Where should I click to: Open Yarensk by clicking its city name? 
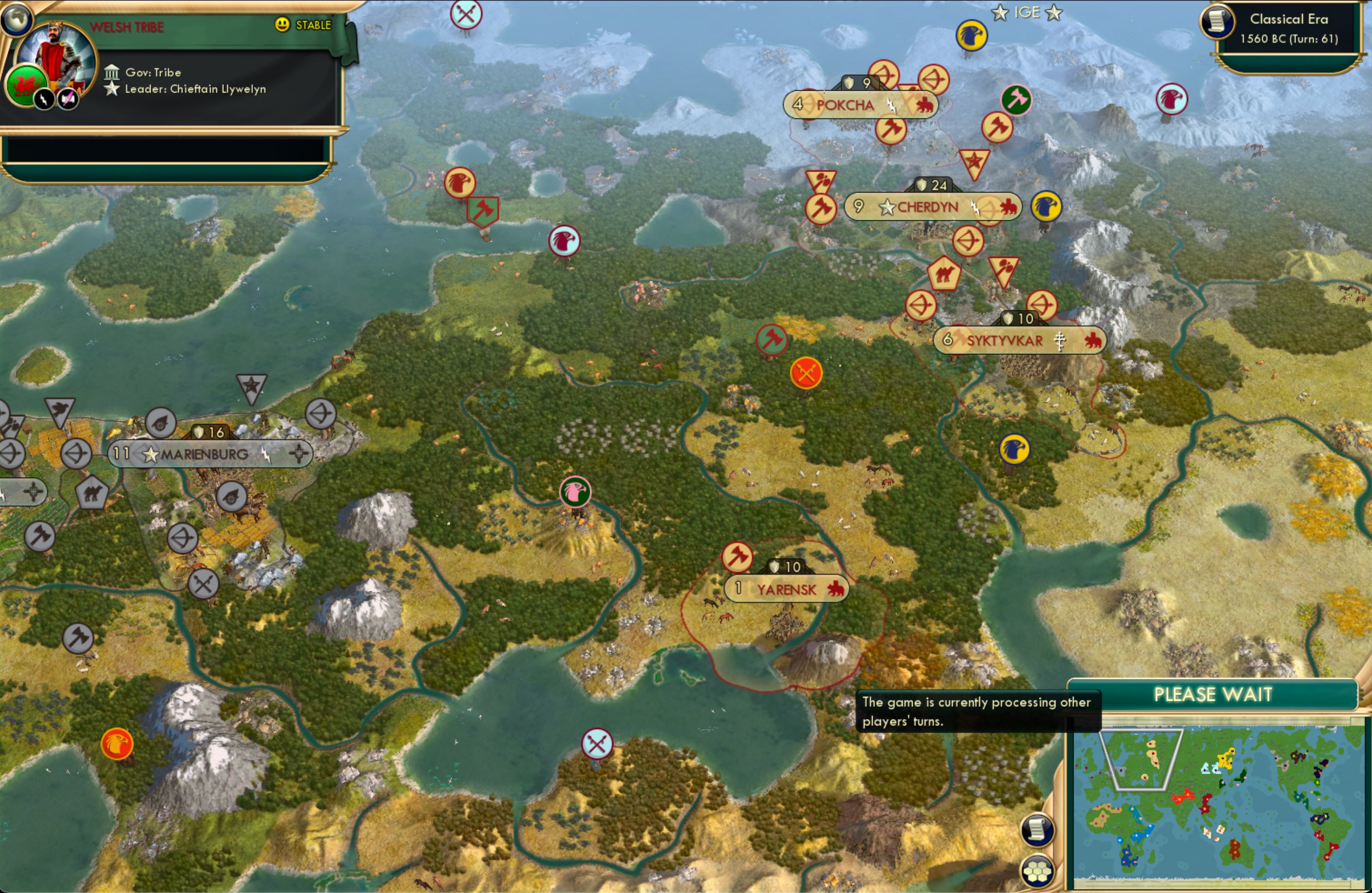(785, 589)
